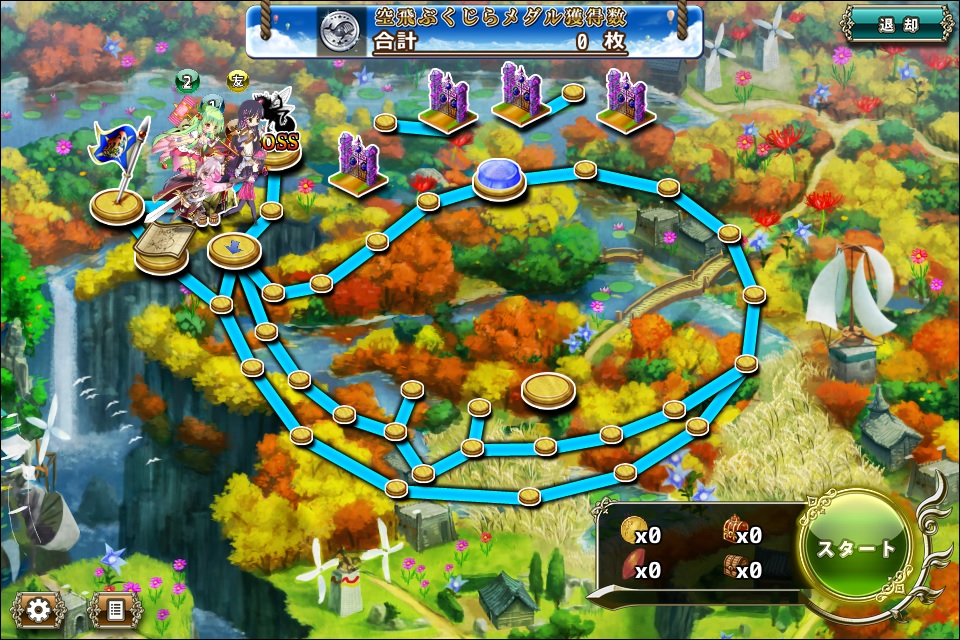Select the blue gem node on the route
This screenshot has width=960, height=640.
point(500,177)
